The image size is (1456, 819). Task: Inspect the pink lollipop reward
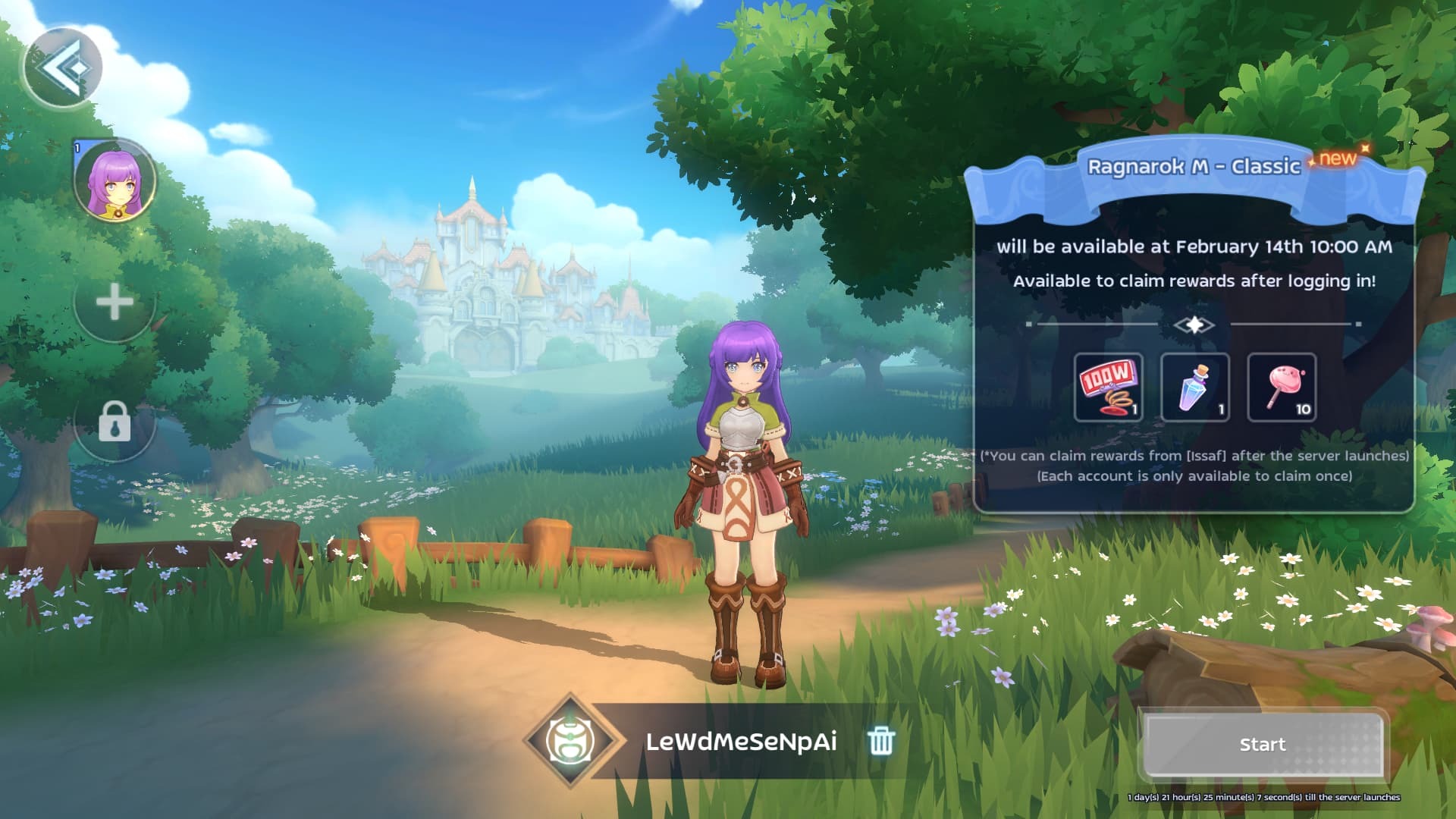(x=1282, y=388)
